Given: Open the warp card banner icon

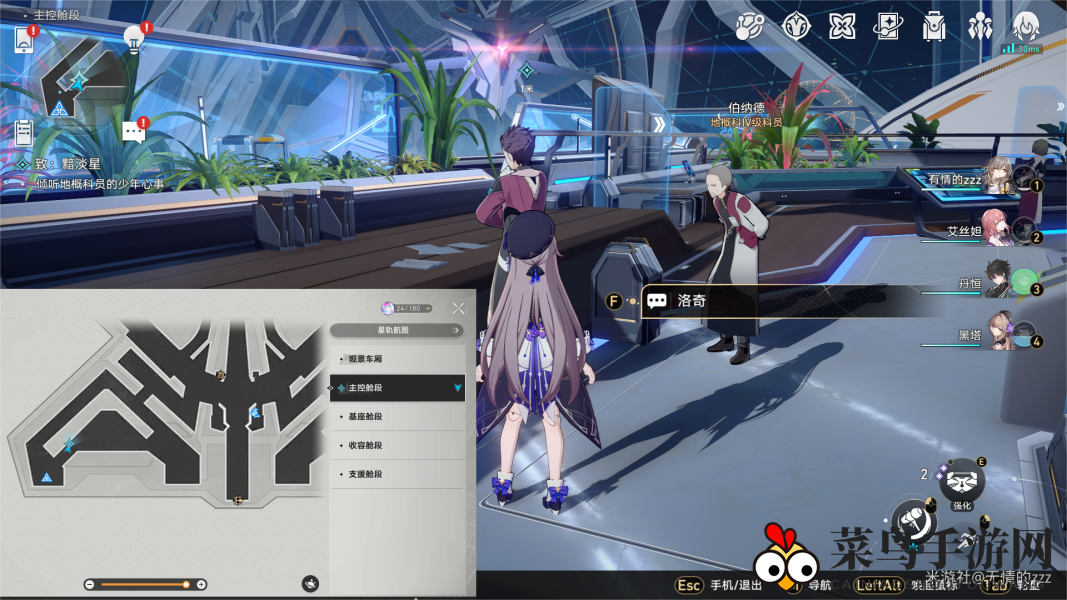Looking at the screenshot, I should [x=888, y=27].
